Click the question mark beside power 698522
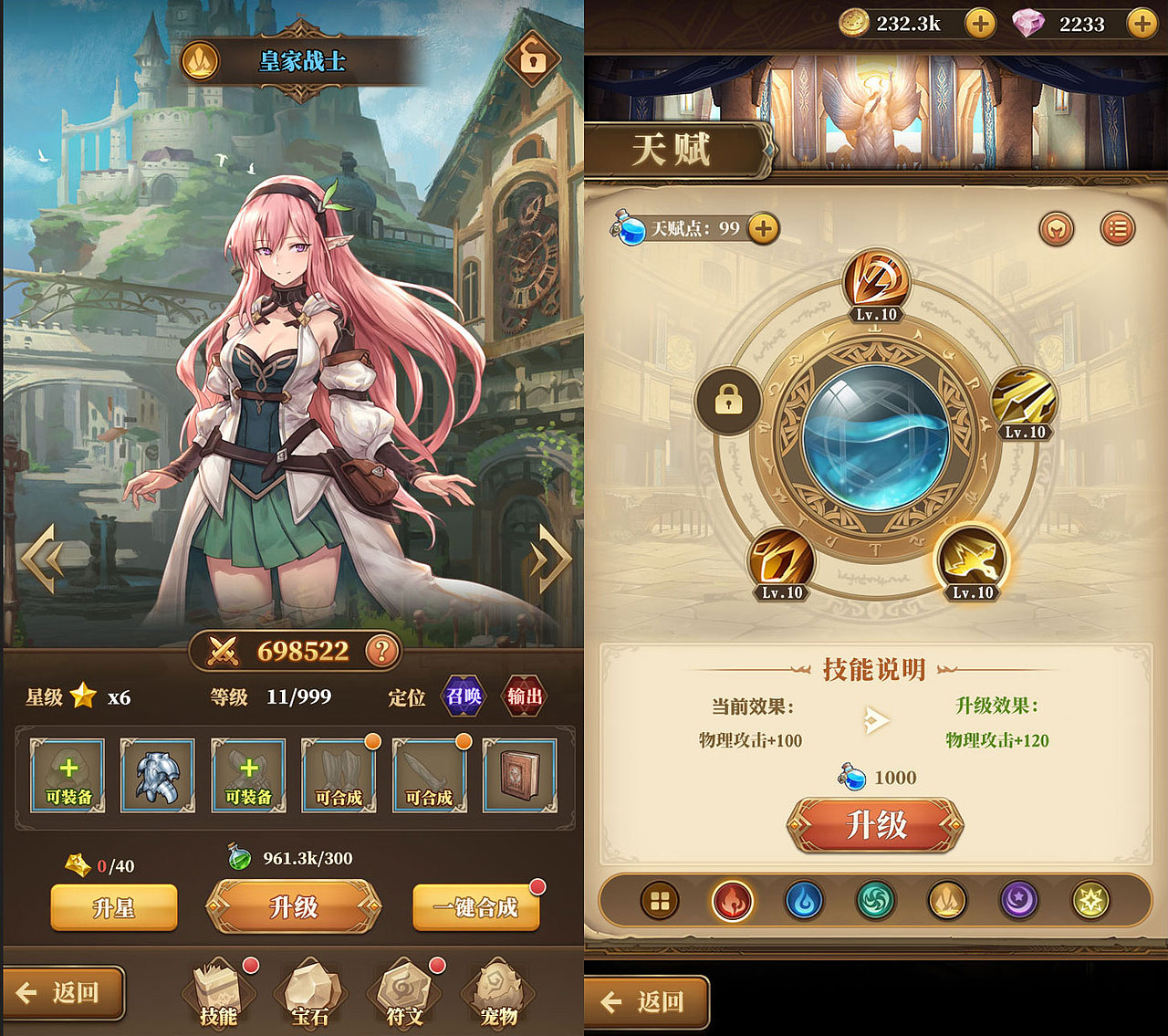 point(383,651)
